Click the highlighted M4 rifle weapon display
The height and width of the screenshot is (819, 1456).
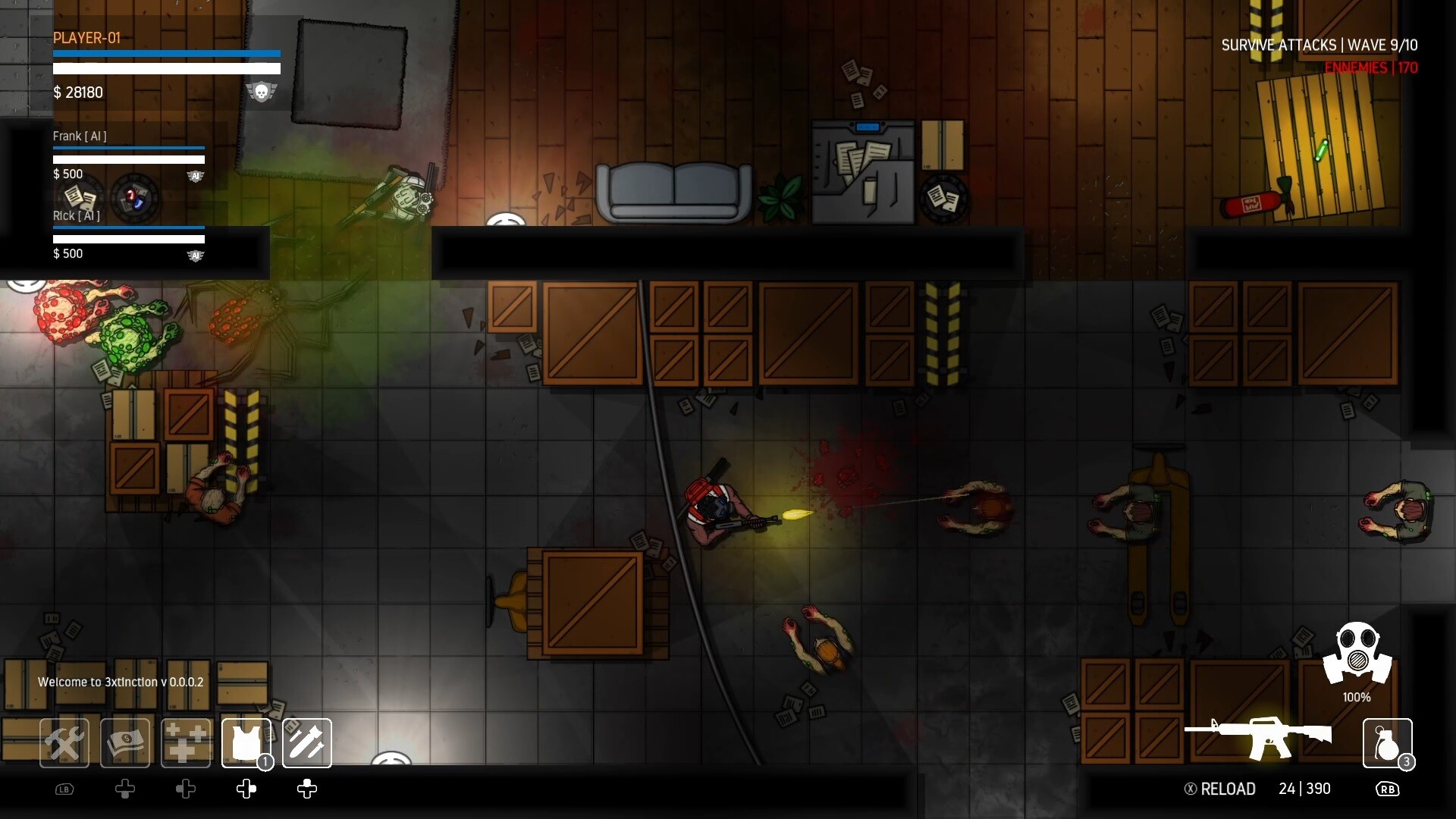coord(1260,736)
